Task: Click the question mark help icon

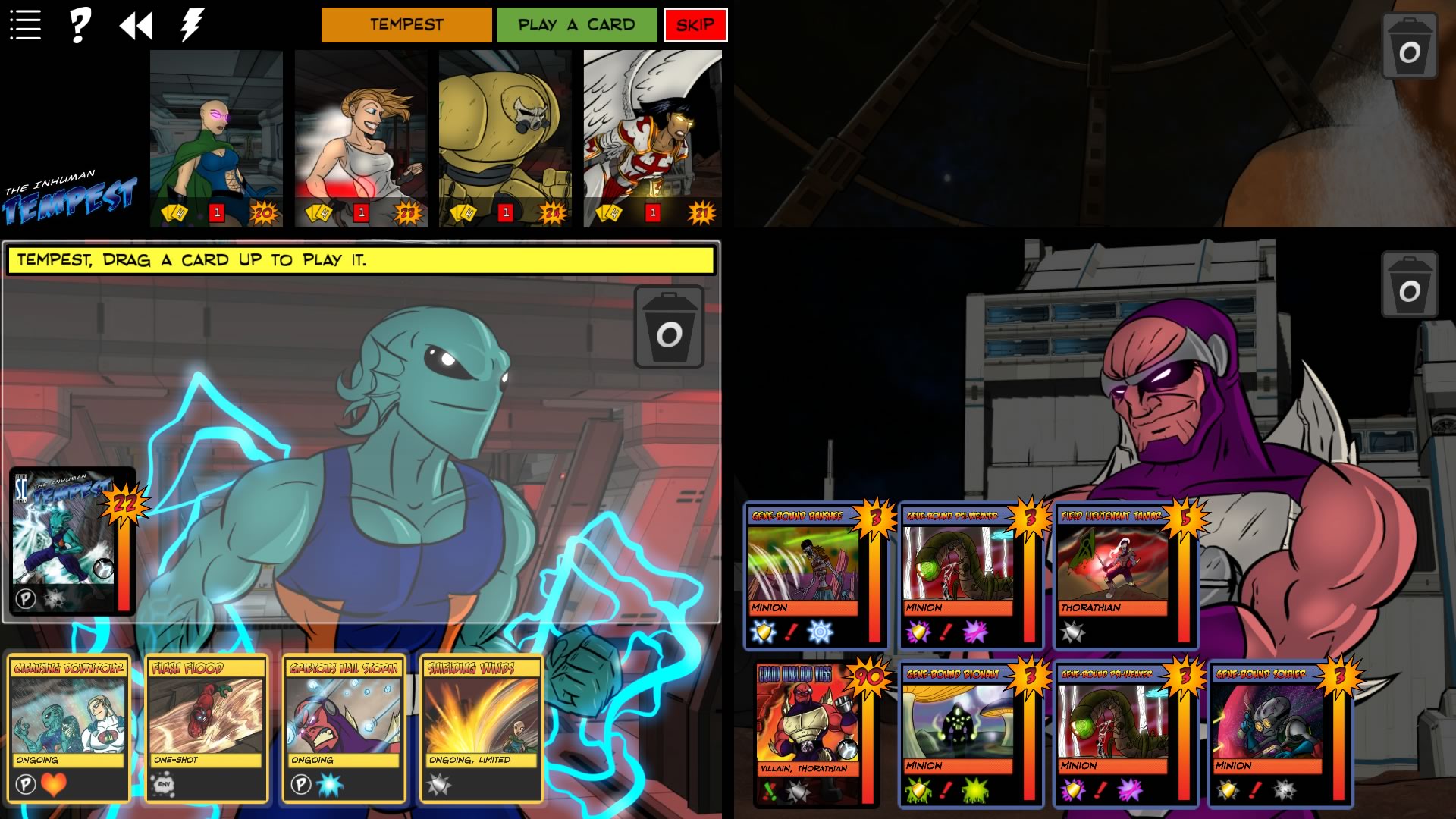Action: (78, 24)
